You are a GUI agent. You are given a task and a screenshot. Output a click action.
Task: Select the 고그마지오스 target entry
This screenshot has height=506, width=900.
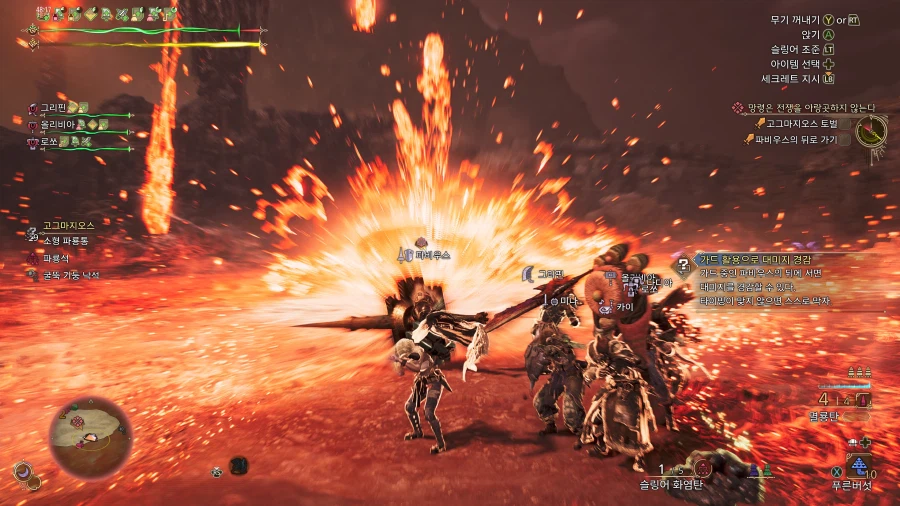point(68,226)
